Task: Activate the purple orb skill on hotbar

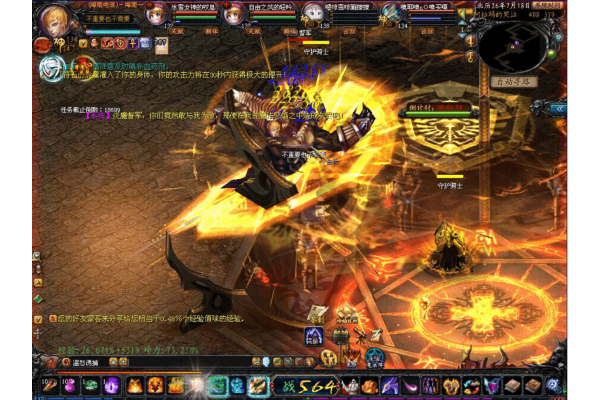Action: point(110,385)
